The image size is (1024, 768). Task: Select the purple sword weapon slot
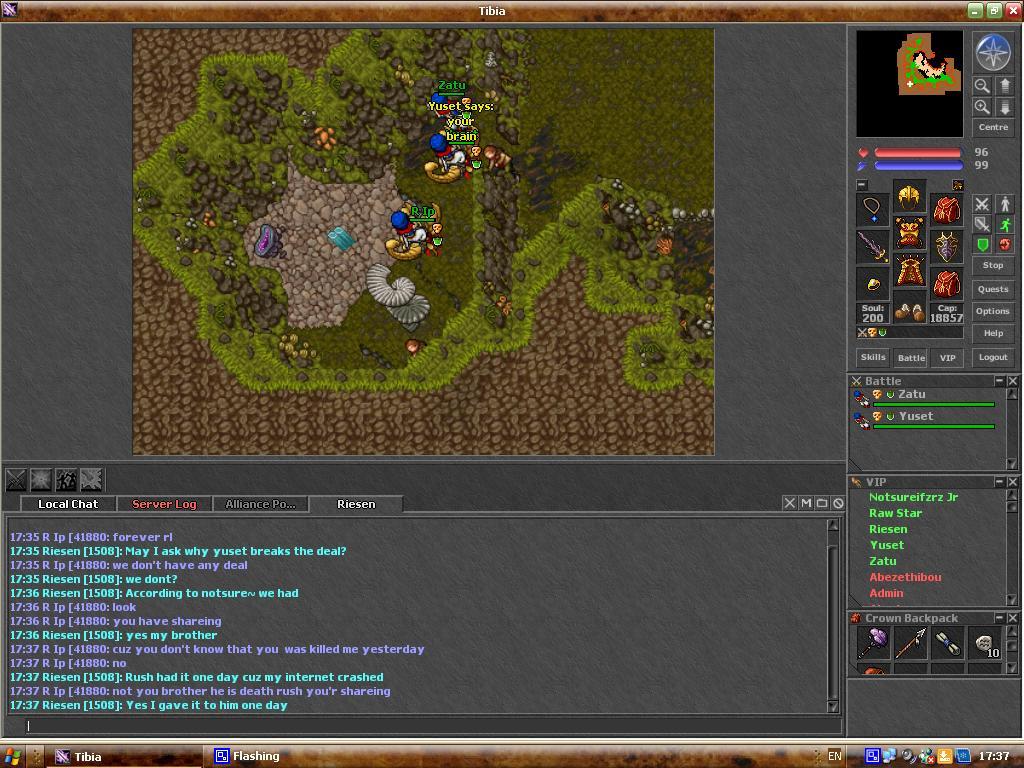tap(873, 246)
